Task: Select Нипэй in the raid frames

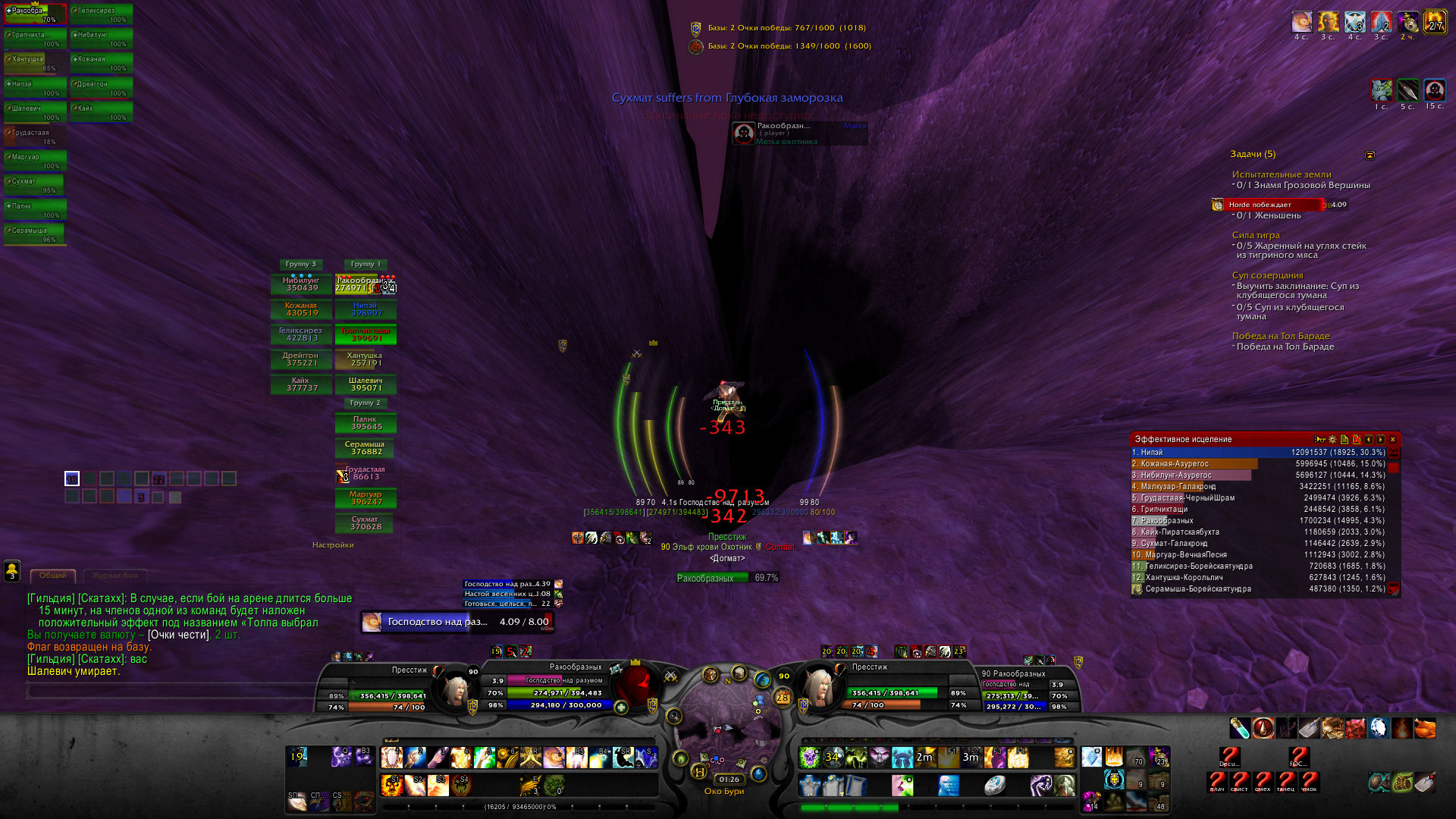Action: point(366,309)
